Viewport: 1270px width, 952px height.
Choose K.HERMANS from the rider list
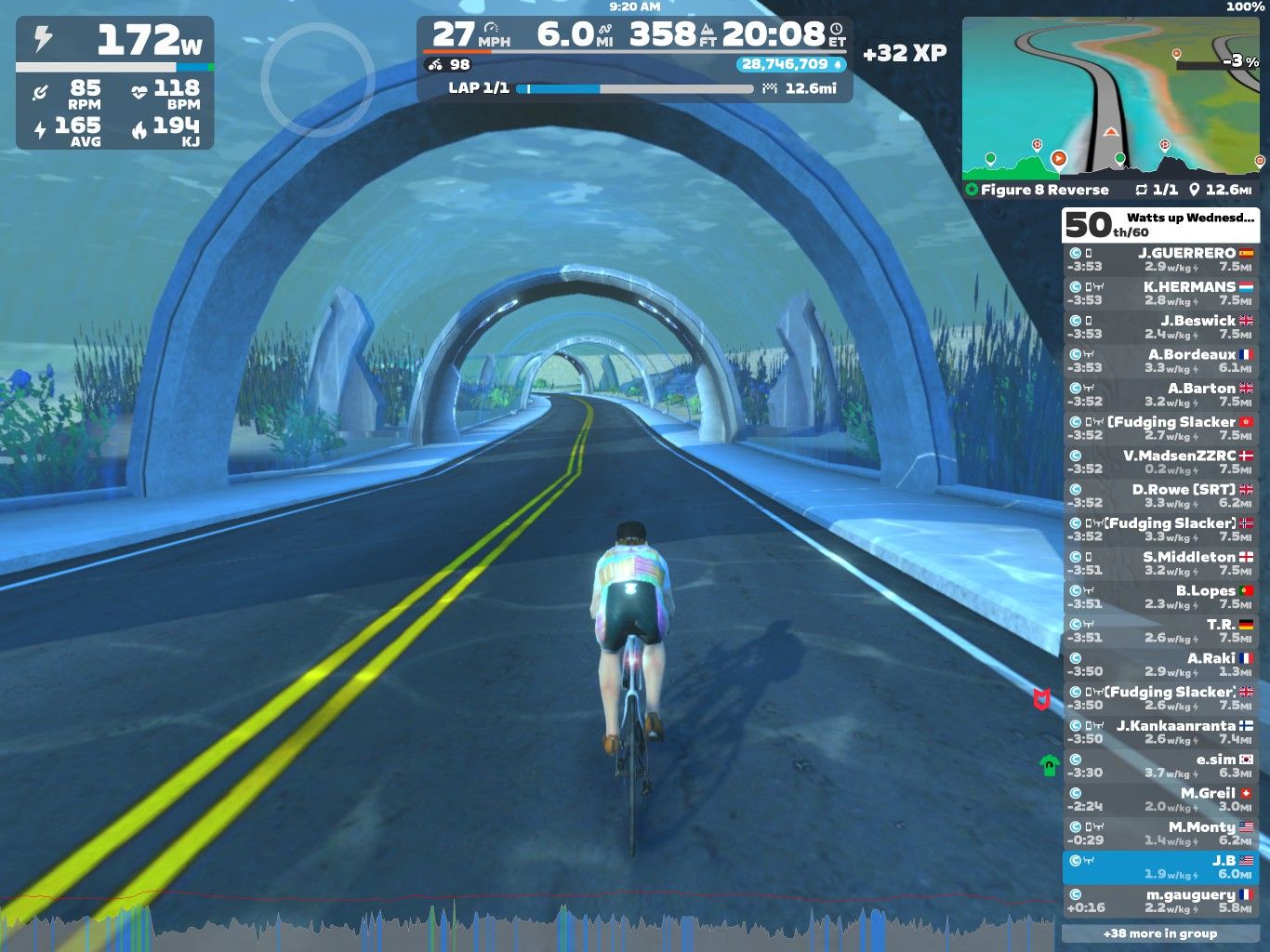coord(1160,293)
